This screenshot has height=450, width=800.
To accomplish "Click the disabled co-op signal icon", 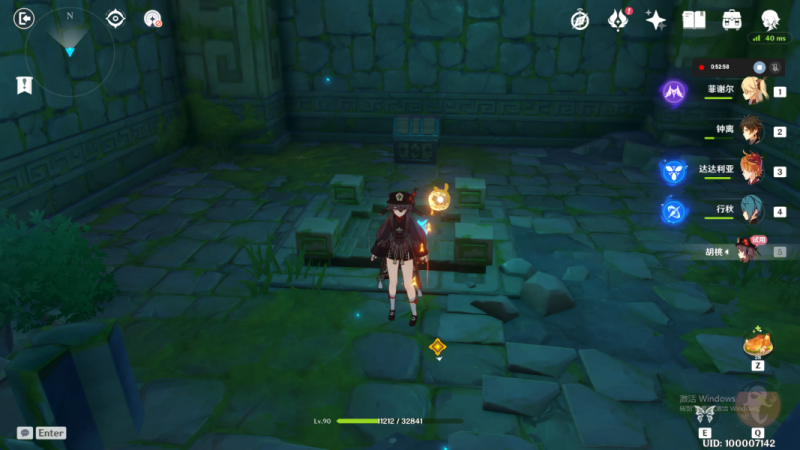I will click(152, 18).
